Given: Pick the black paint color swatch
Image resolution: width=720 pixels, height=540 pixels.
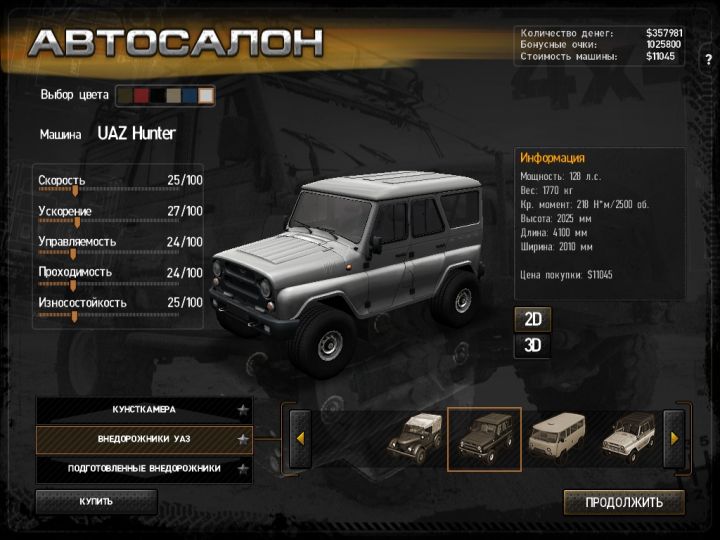Looking at the screenshot, I should pyautogui.click(x=157, y=96).
